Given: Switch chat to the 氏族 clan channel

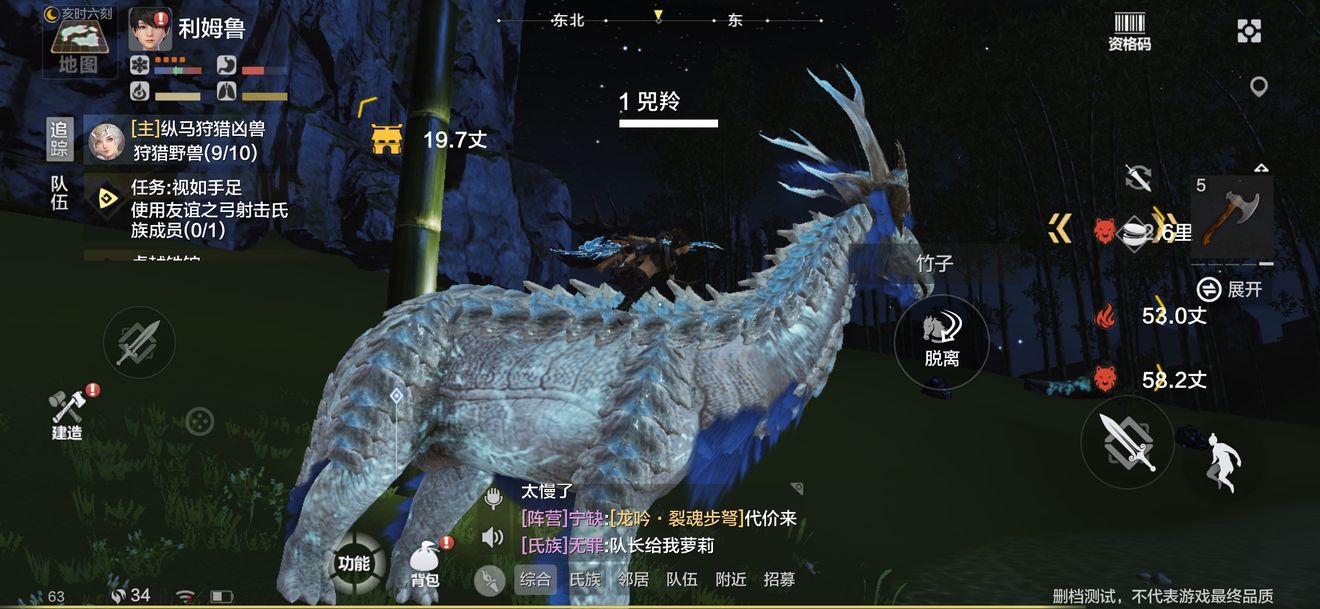Looking at the screenshot, I should [585, 579].
